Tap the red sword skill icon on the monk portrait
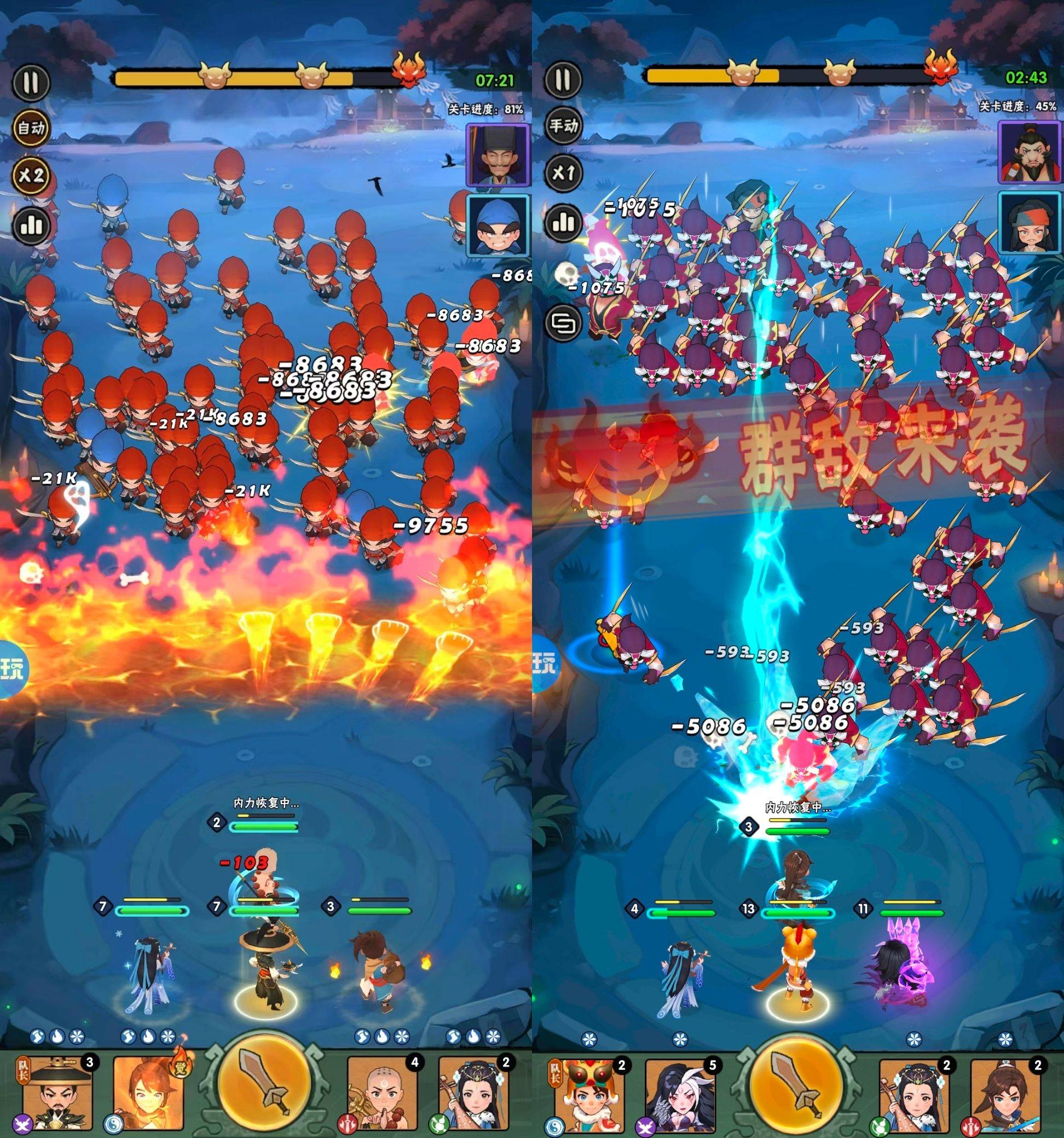Screen dimensions: 1064x1138 (x=346, y=1124)
